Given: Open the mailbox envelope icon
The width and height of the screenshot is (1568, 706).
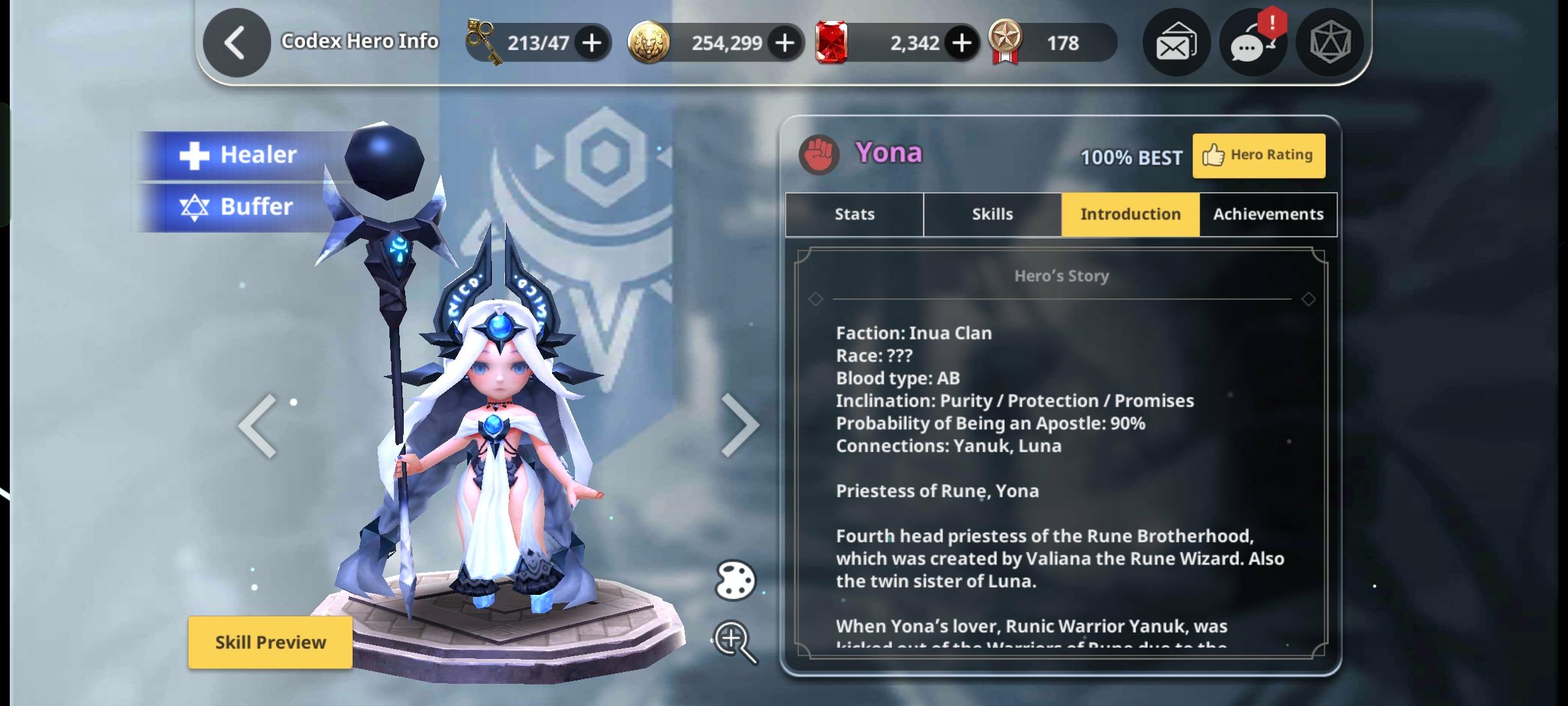Looking at the screenshot, I should [x=1176, y=43].
